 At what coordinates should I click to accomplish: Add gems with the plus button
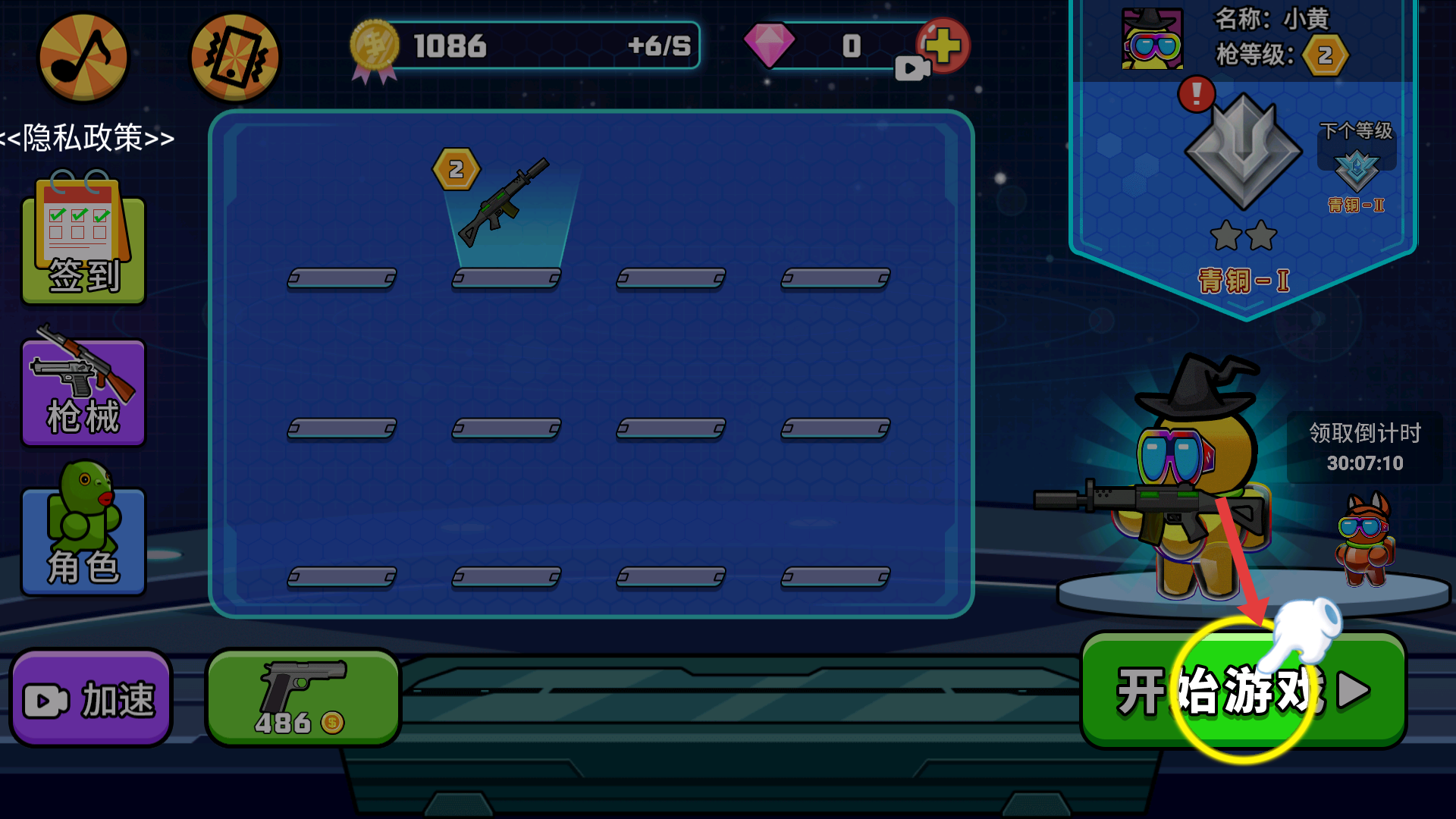point(943,45)
